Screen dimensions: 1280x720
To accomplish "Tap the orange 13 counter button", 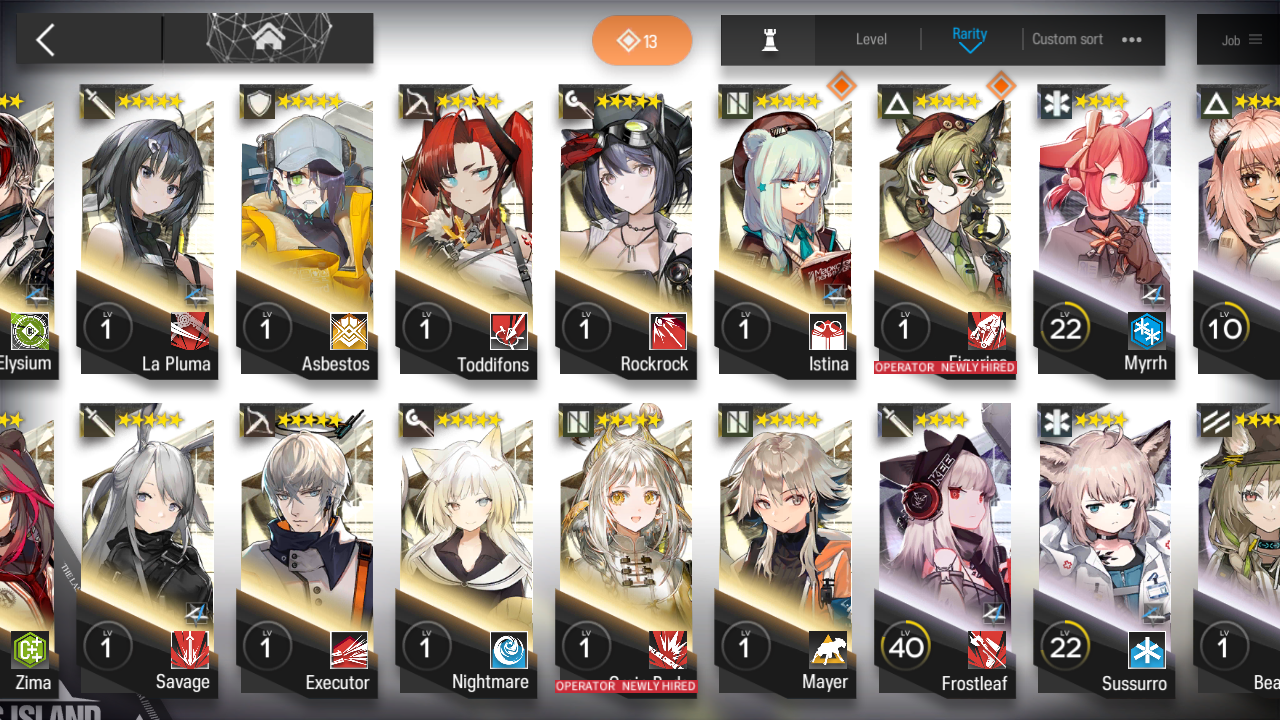I will point(642,41).
